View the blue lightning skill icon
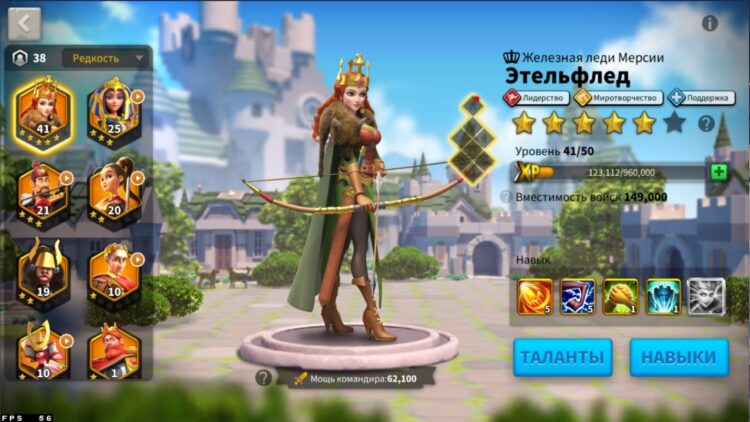 (x=578, y=297)
